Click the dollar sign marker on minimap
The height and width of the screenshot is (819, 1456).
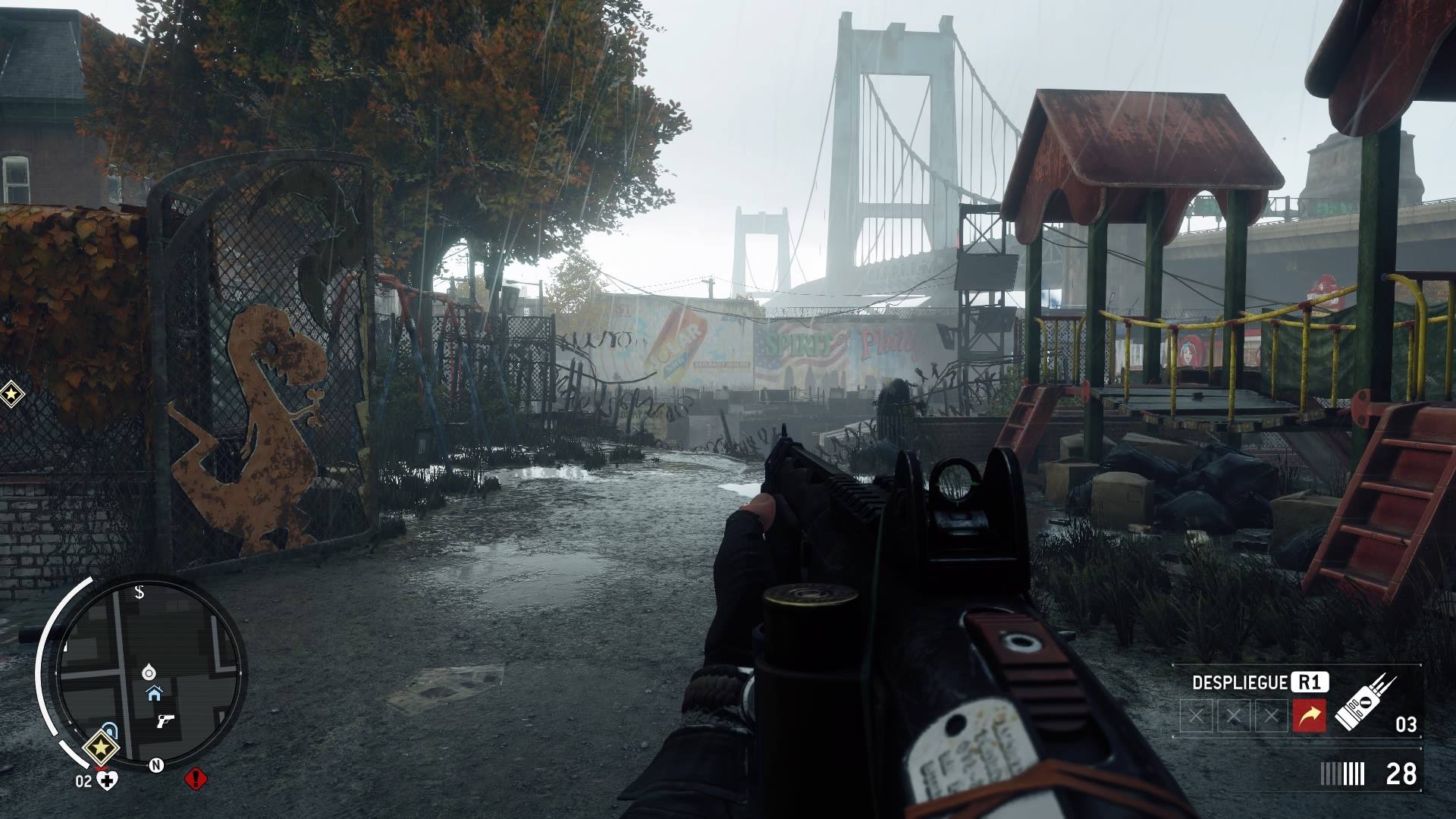[140, 592]
